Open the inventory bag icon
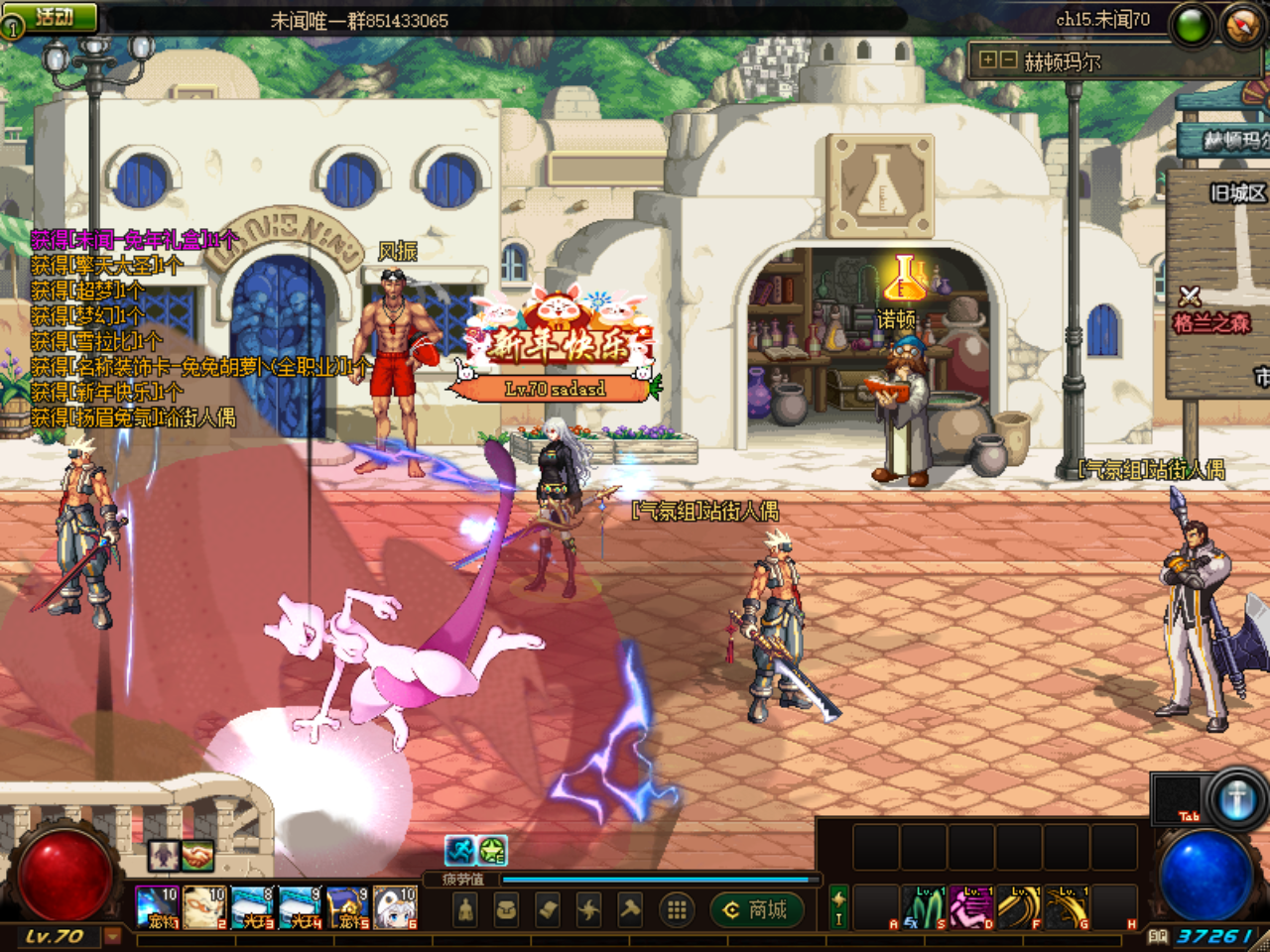Screen dimensions: 1270x952 pyautogui.click(x=506, y=908)
